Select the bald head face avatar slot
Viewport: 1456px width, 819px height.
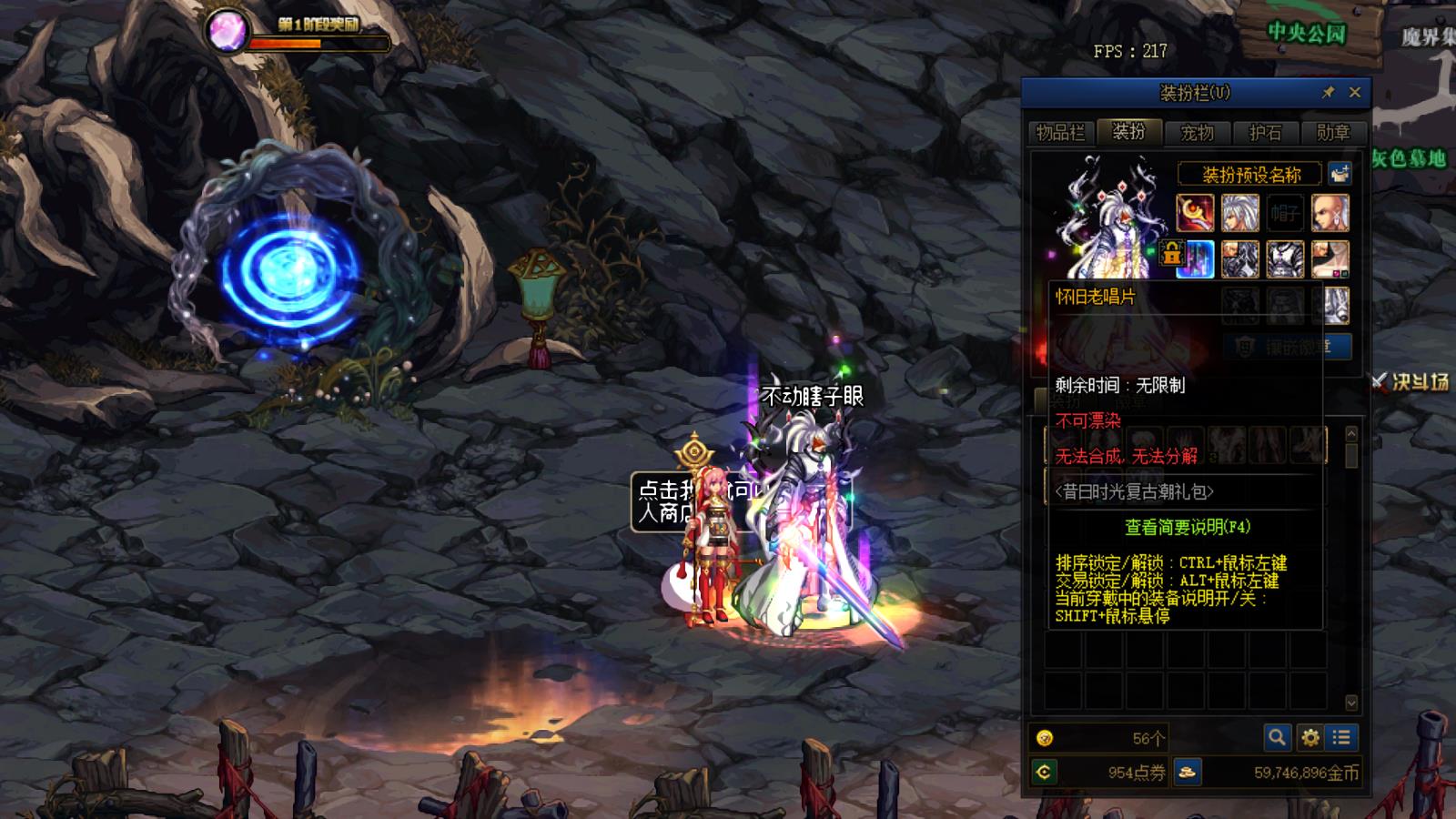pyautogui.click(x=1330, y=213)
